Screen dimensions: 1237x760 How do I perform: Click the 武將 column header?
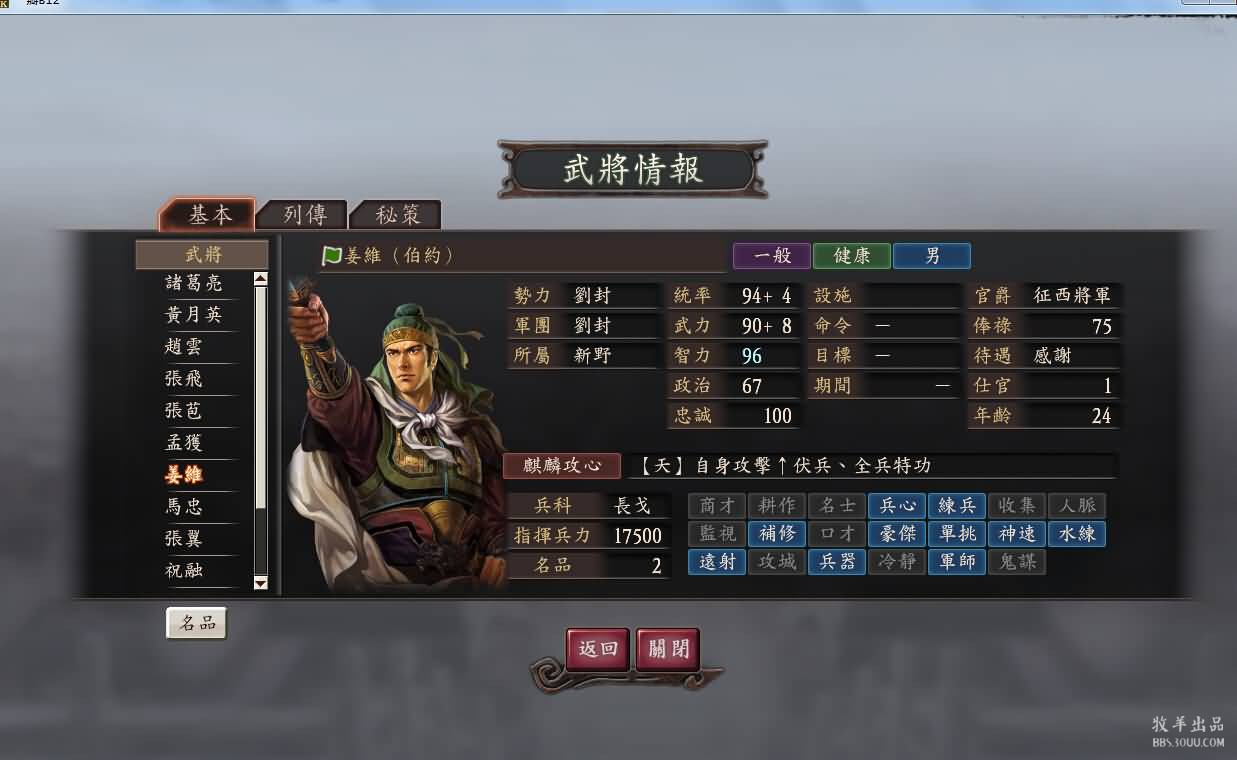202,254
